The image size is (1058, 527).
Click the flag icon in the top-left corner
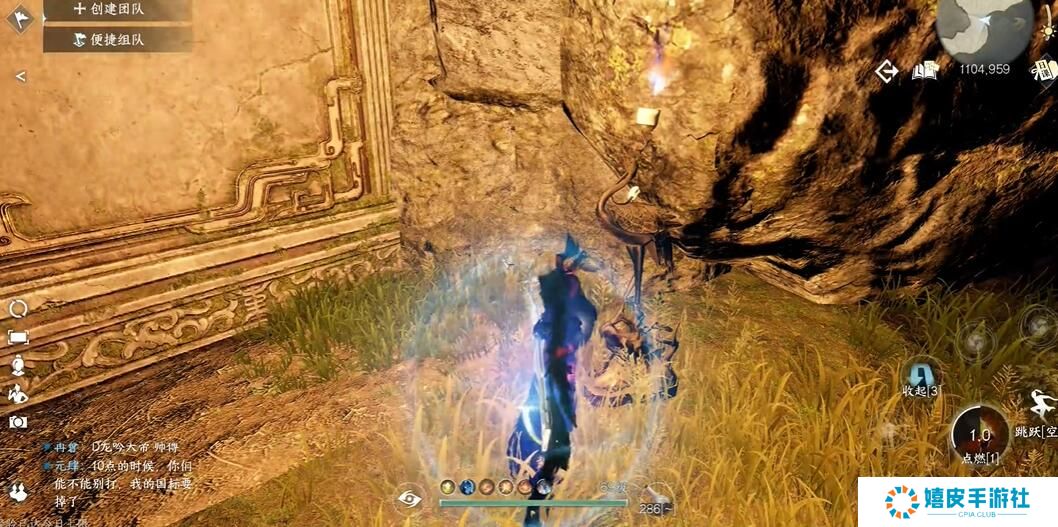(x=20, y=17)
